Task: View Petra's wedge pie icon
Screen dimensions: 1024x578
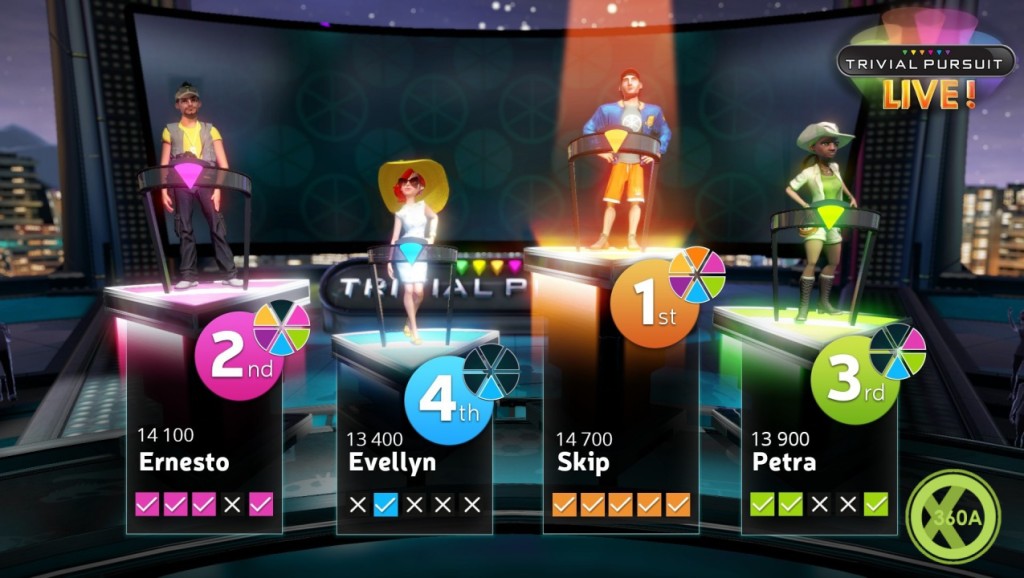Action: coord(897,352)
